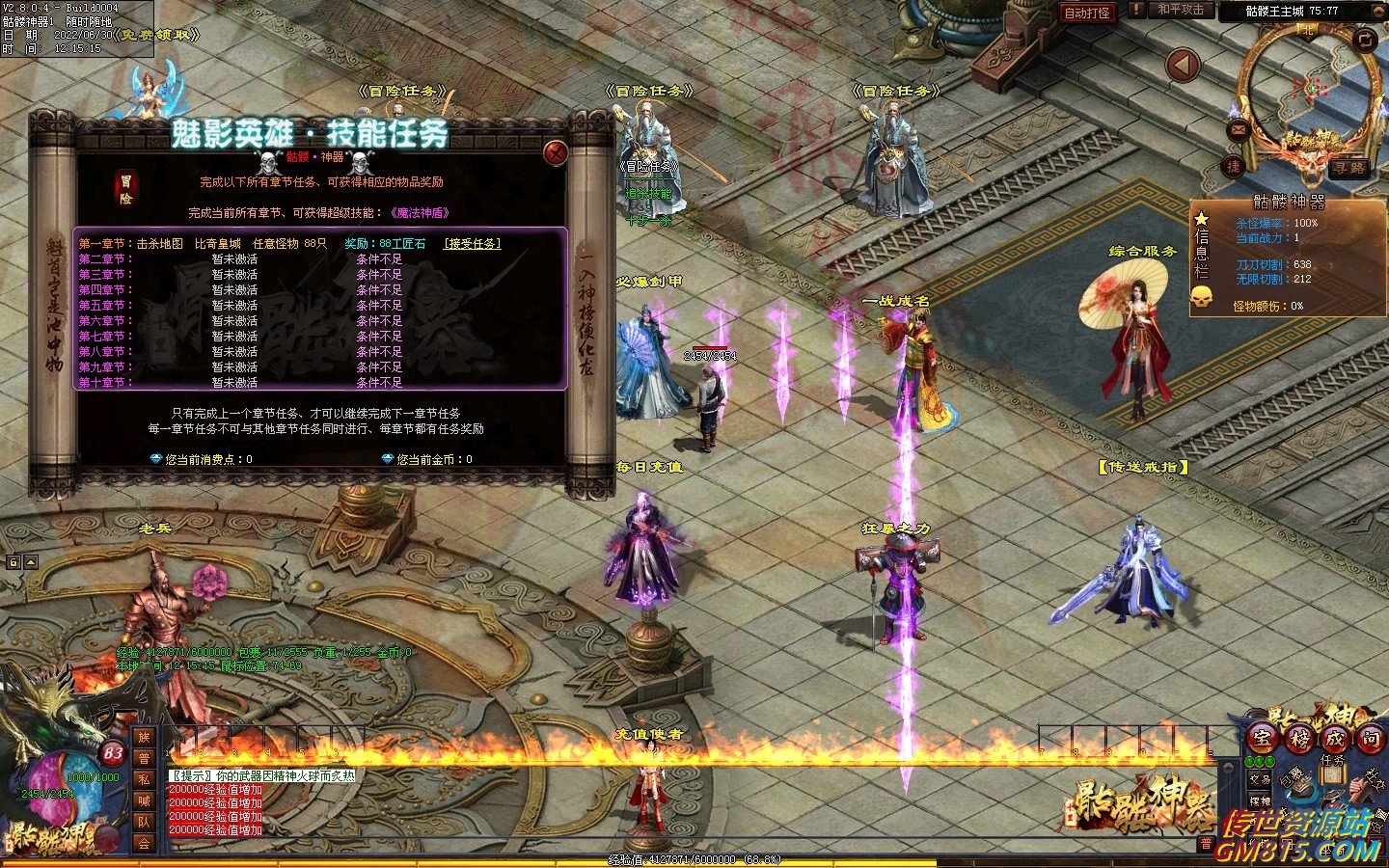Activate 寻路 pathfinding button
This screenshot has width=1389, height=868.
(x=1348, y=168)
